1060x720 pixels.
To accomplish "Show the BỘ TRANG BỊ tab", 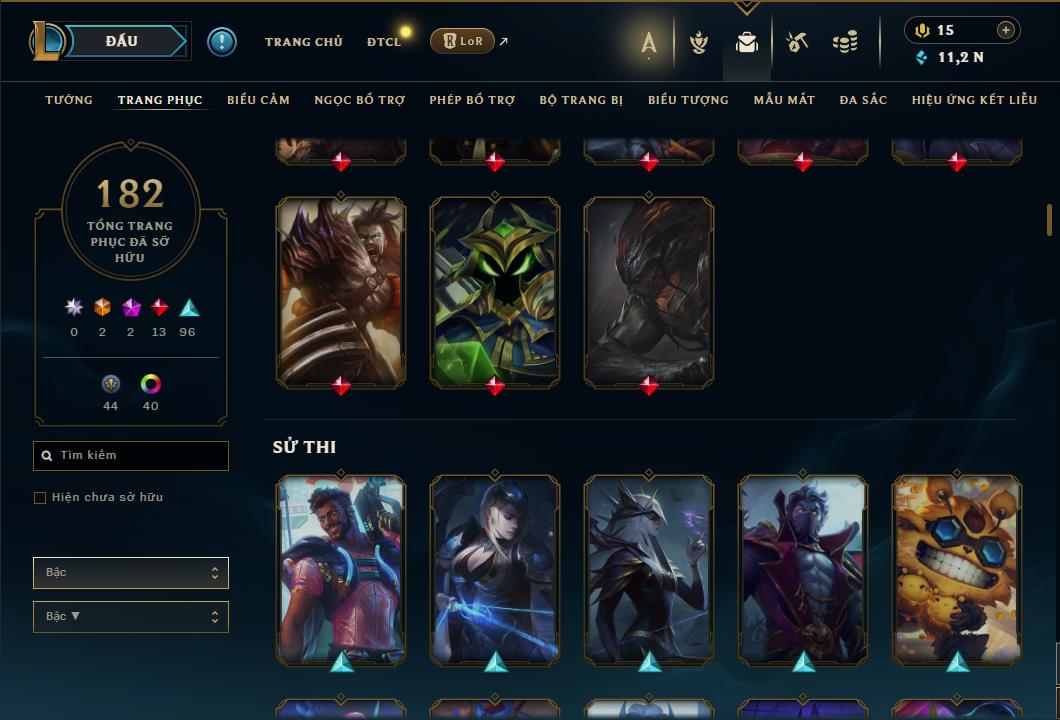I will tap(581, 100).
